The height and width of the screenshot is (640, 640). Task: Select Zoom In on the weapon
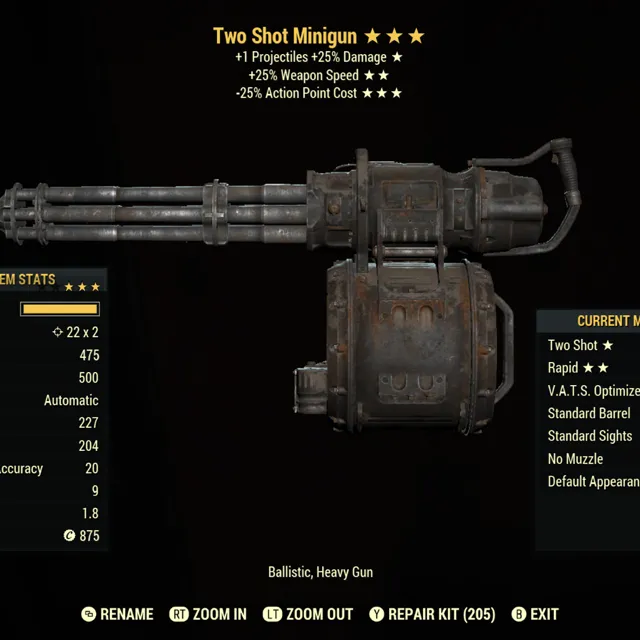[208, 614]
